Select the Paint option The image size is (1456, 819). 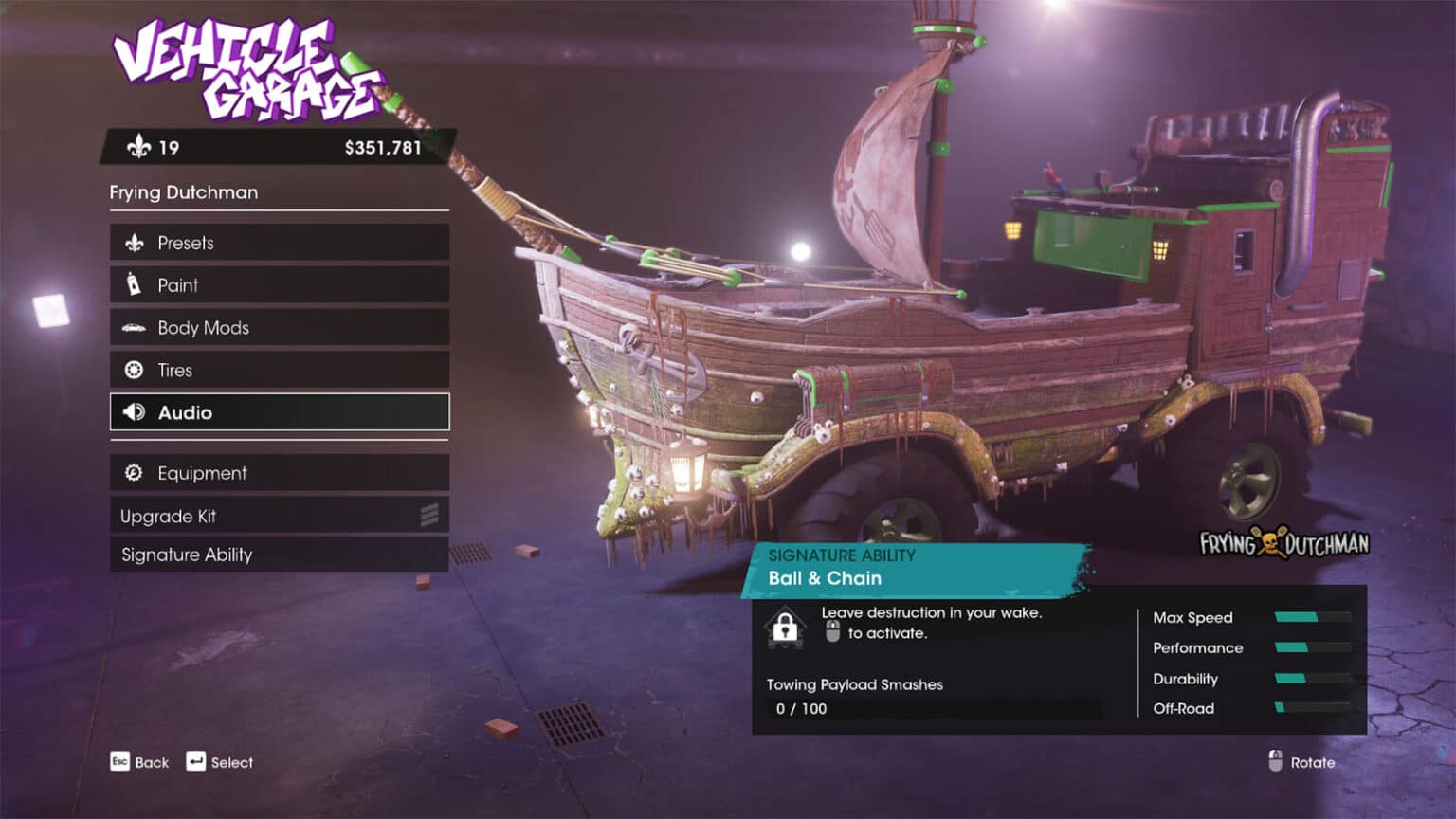pos(279,285)
